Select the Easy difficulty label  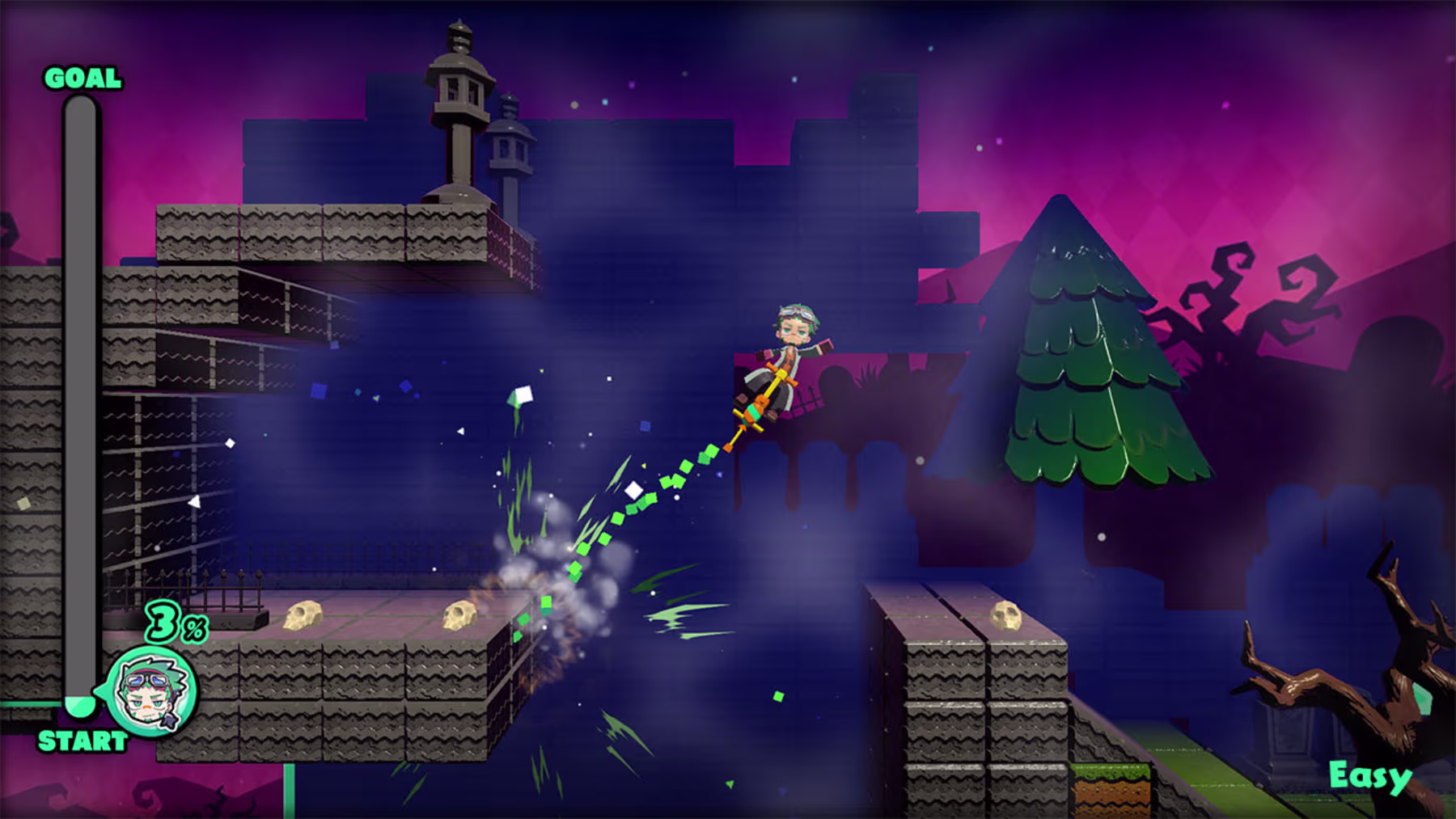[1370, 776]
